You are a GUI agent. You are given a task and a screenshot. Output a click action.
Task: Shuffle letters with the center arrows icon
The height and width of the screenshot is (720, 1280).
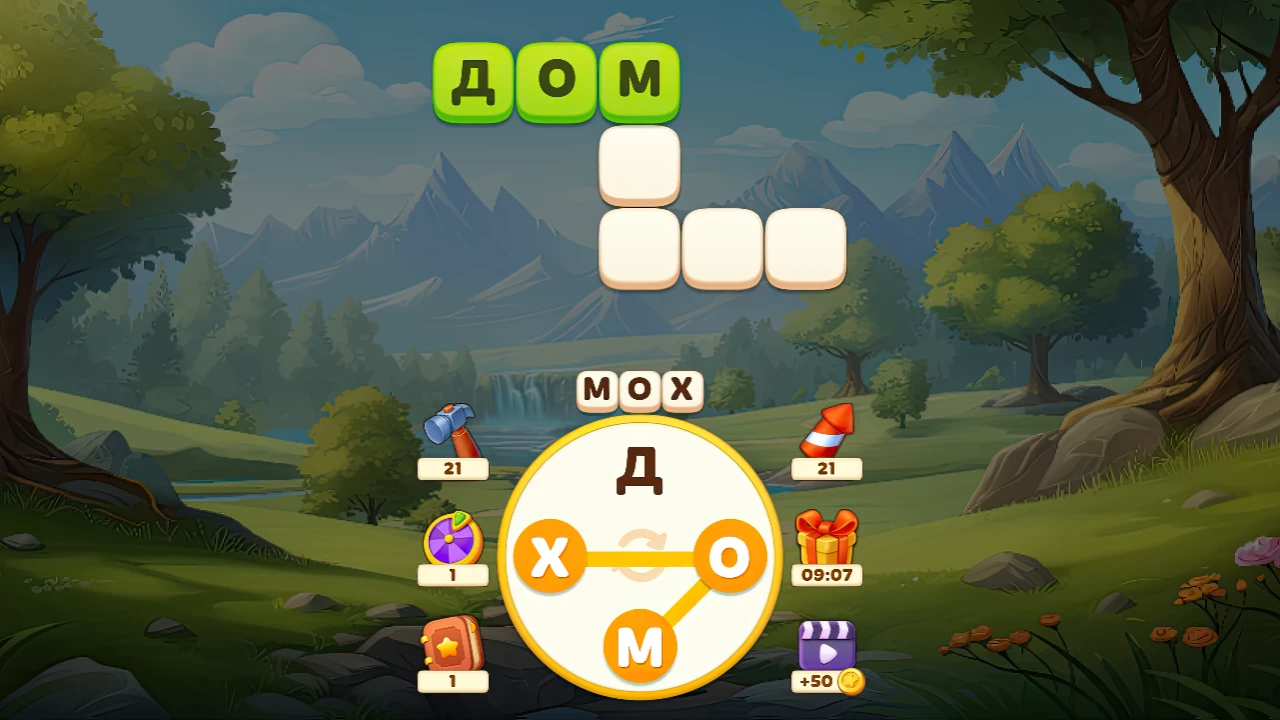(640, 555)
